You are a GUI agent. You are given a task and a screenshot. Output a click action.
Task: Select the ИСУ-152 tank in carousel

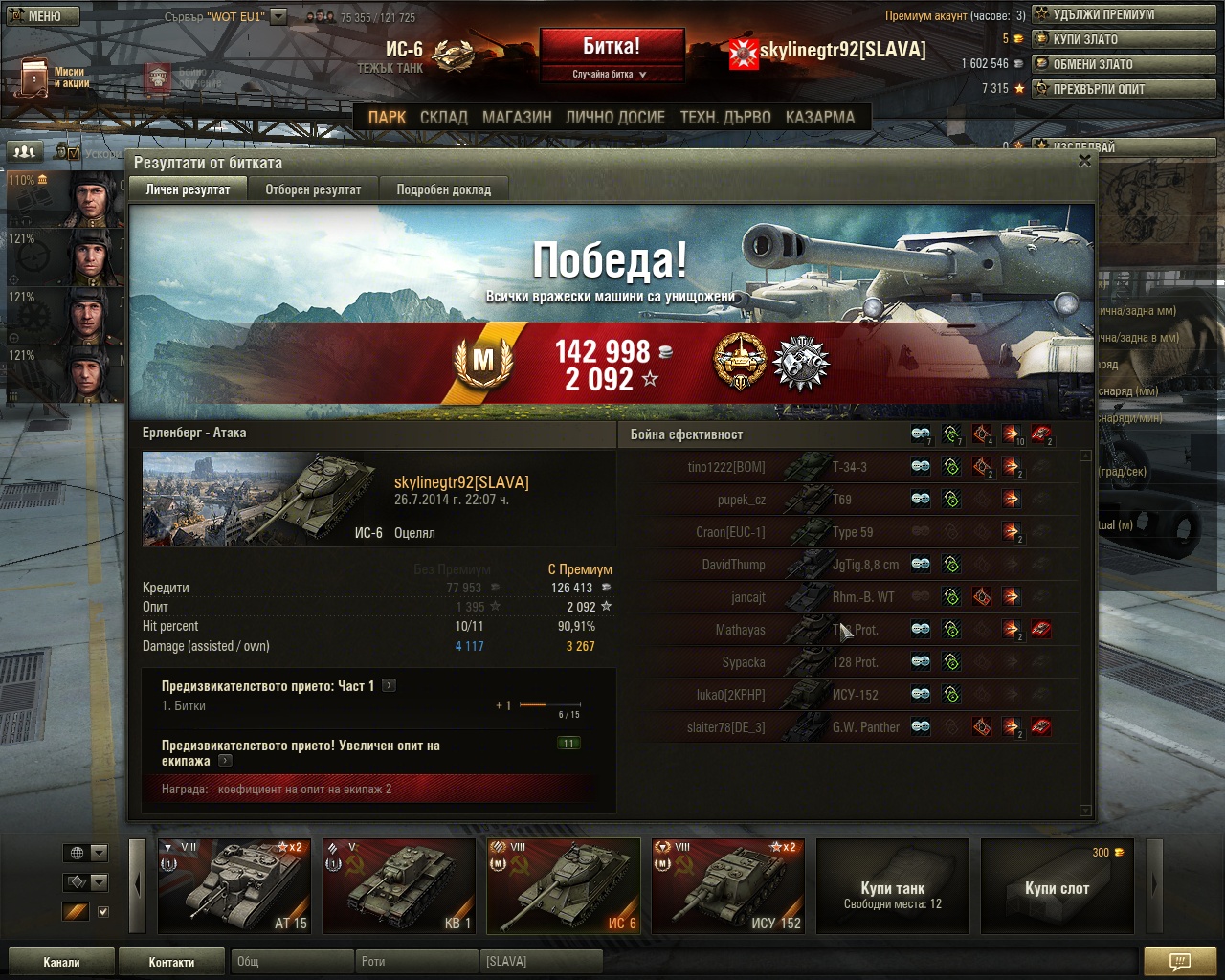728,885
